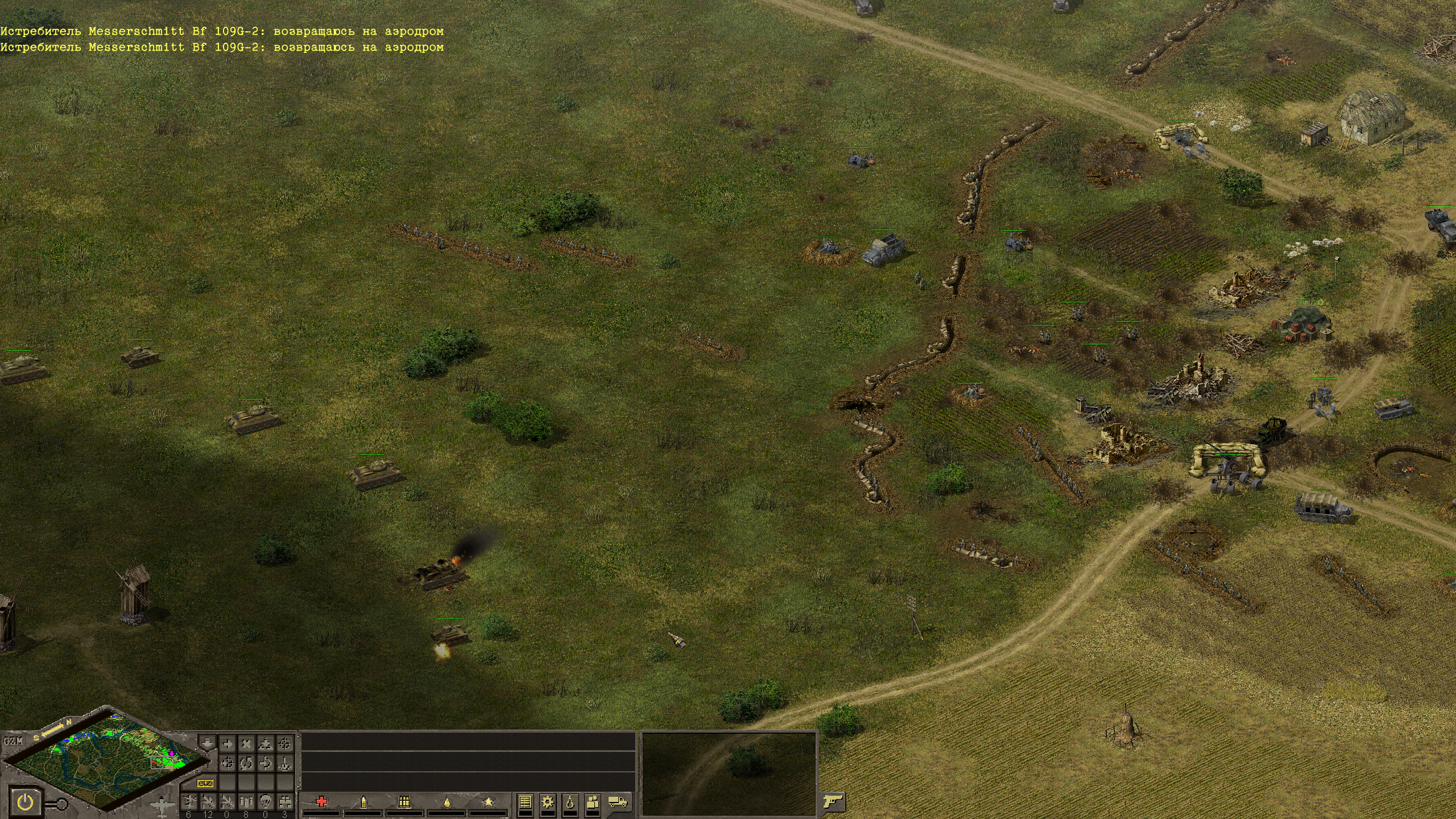Call the paratrooper drop
The image size is (1456, 819).
tap(265, 802)
